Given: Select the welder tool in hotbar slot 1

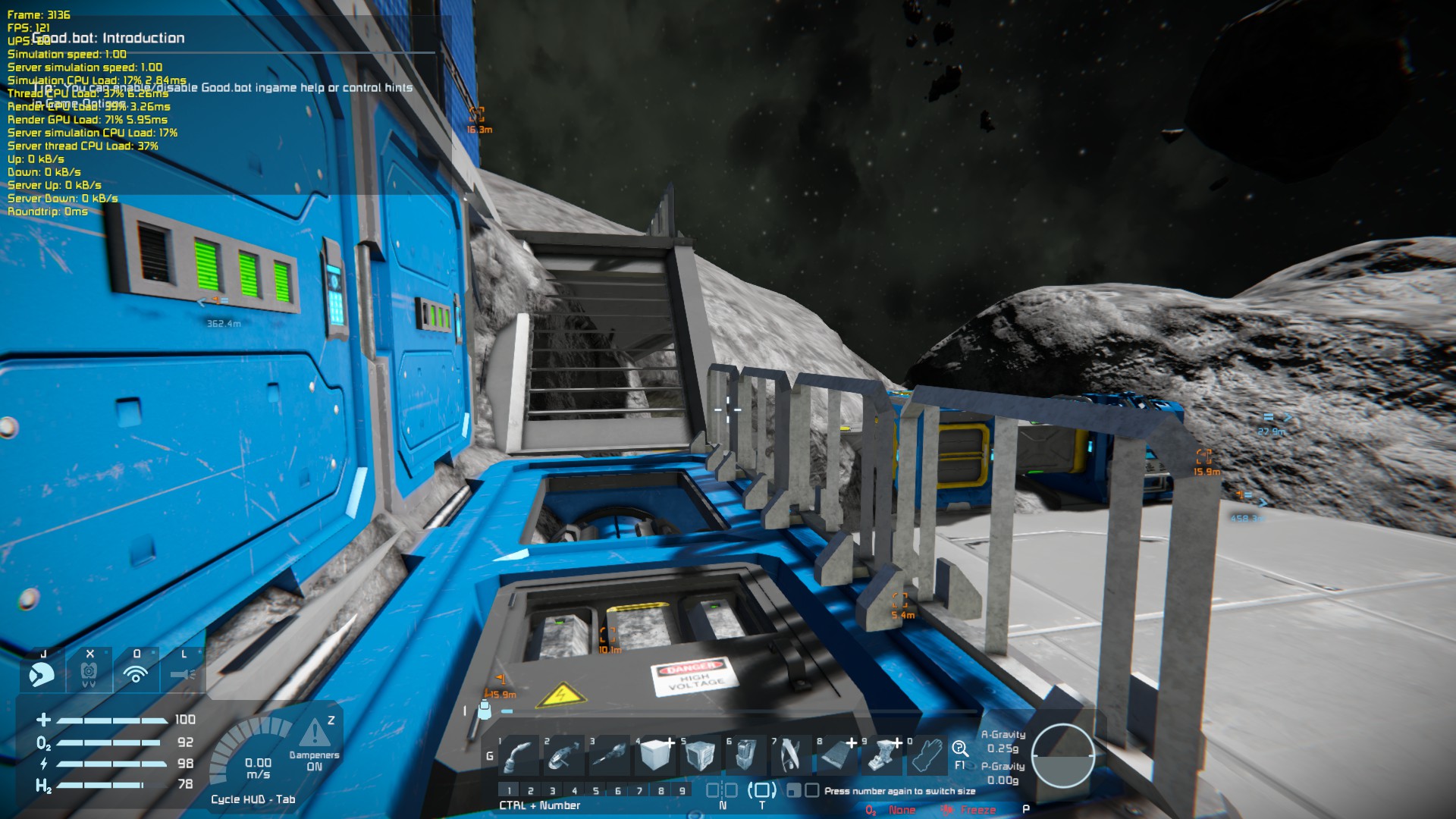Looking at the screenshot, I should pos(518,755).
